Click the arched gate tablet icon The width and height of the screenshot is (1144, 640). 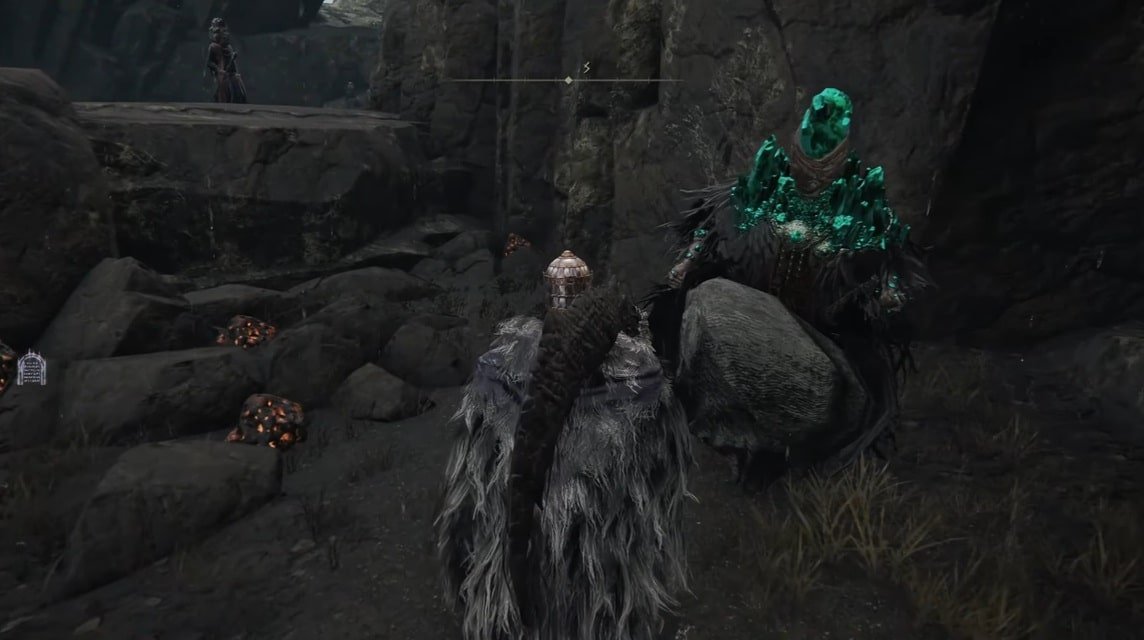click(x=30, y=367)
